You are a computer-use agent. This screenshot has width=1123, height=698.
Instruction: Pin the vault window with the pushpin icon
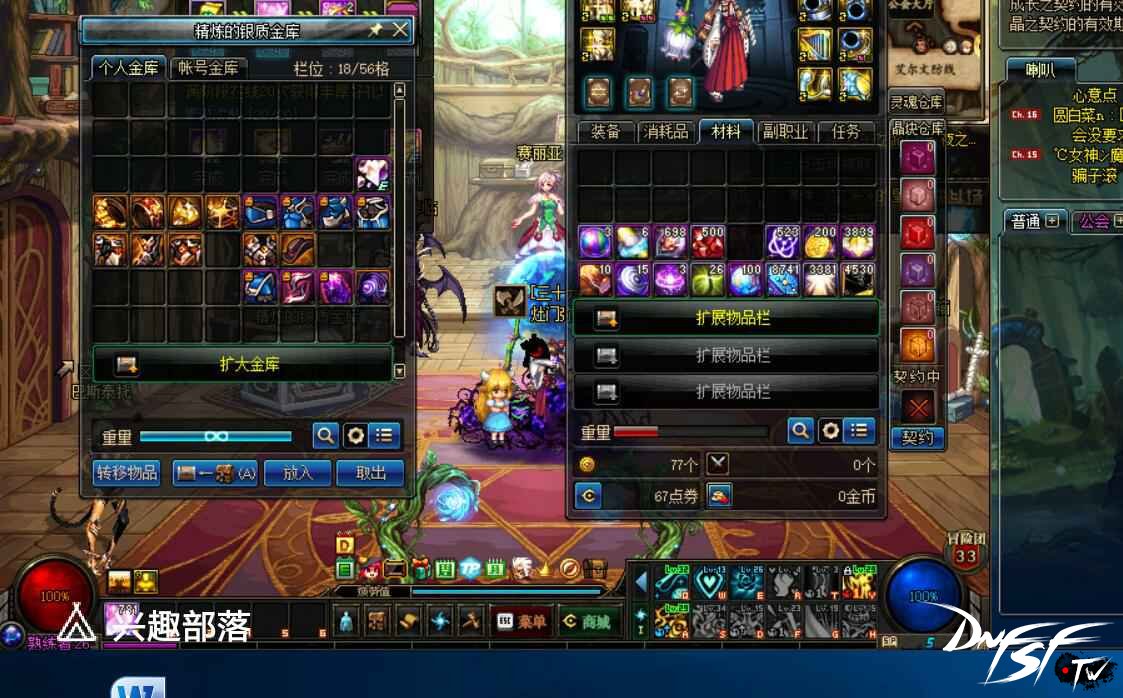375,30
